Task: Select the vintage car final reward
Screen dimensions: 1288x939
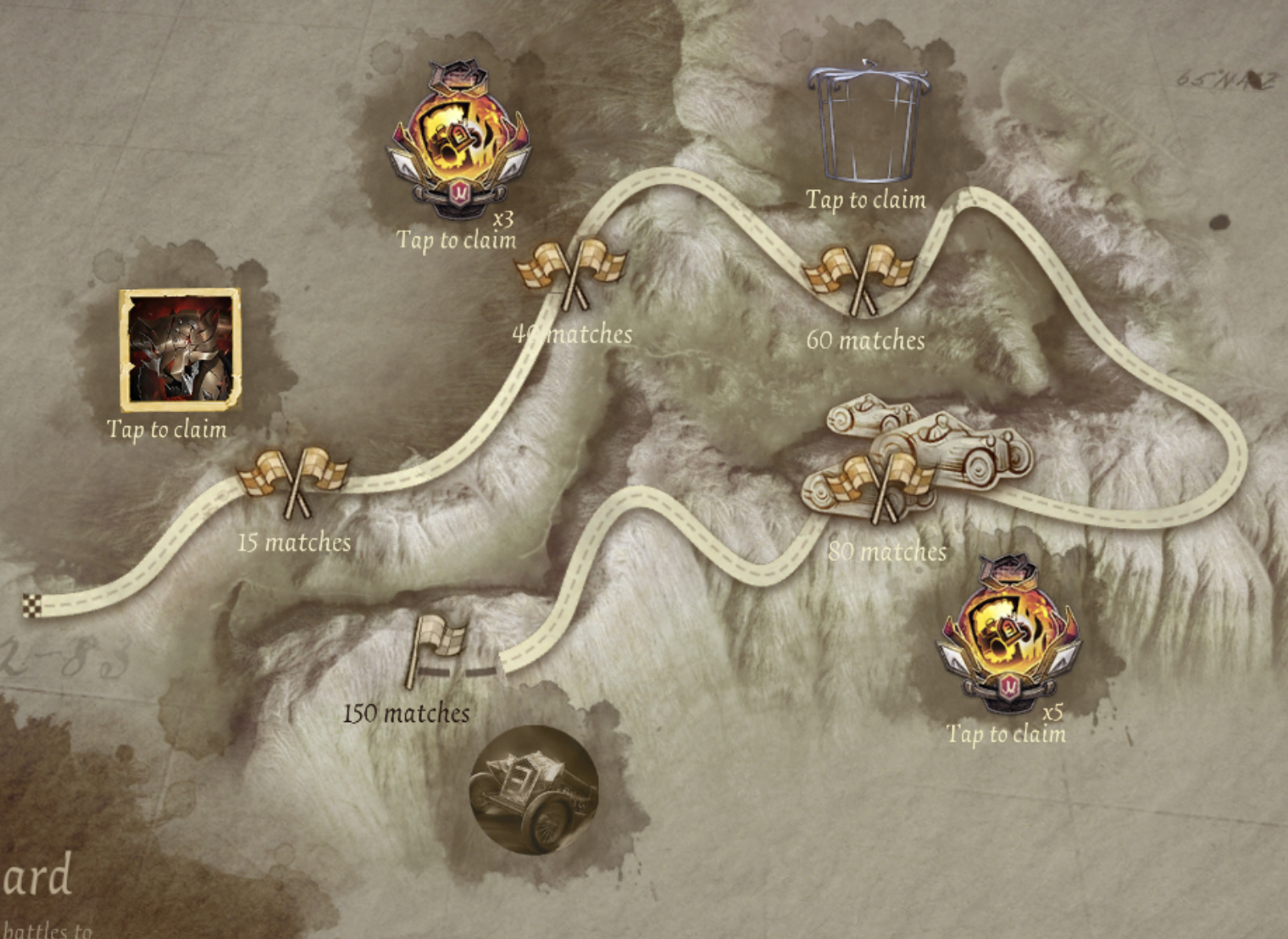Action: click(x=534, y=789)
